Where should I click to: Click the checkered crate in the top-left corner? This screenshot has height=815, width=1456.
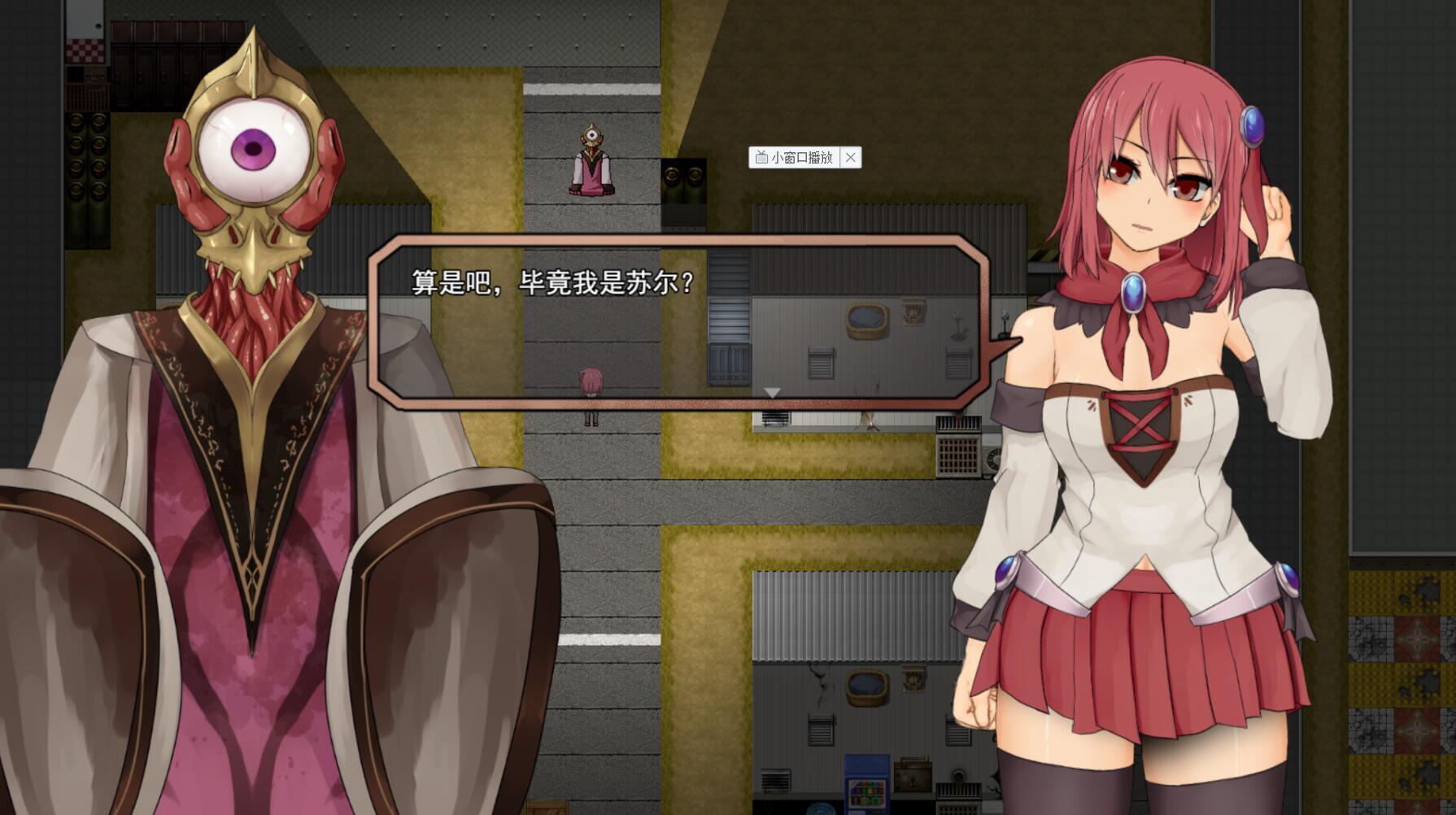click(x=85, y=49)
